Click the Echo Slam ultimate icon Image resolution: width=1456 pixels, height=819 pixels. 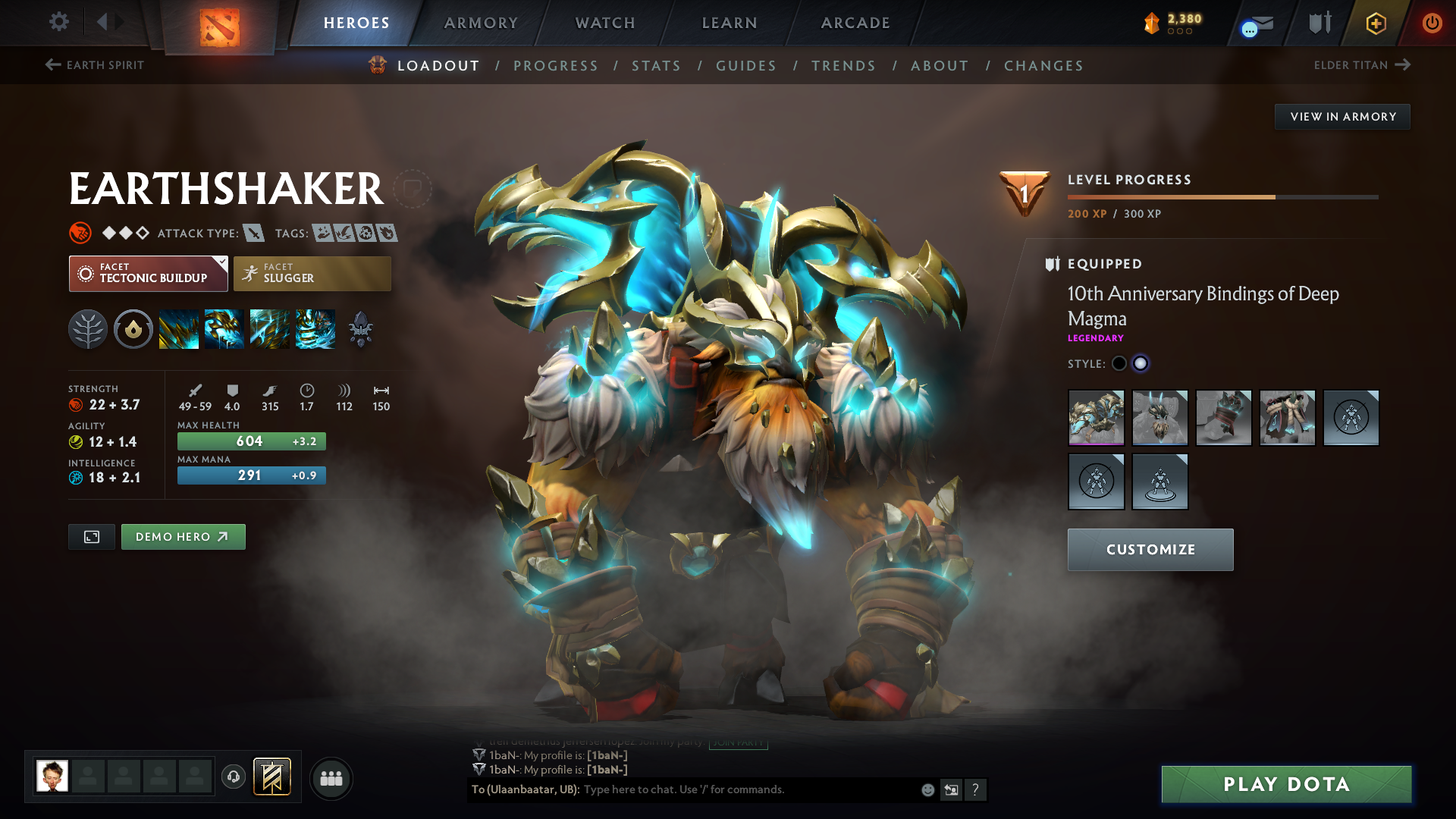315,328
